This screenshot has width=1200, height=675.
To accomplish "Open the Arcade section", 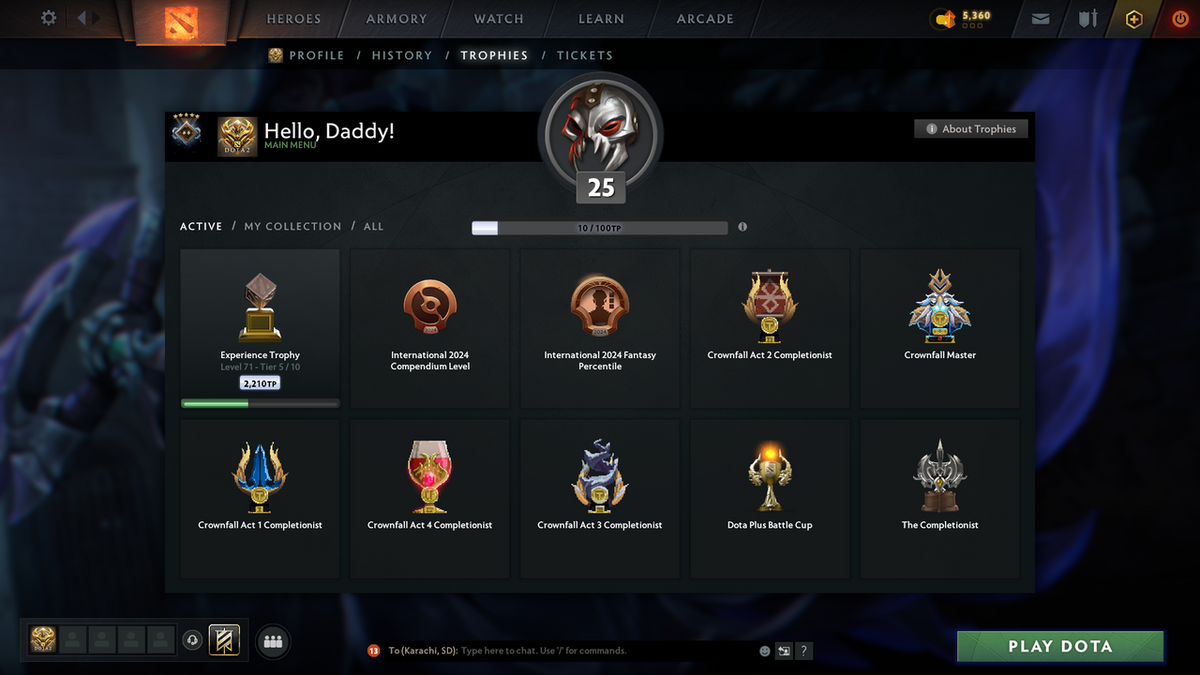I will pyautogui.click(x=705, y=19).
